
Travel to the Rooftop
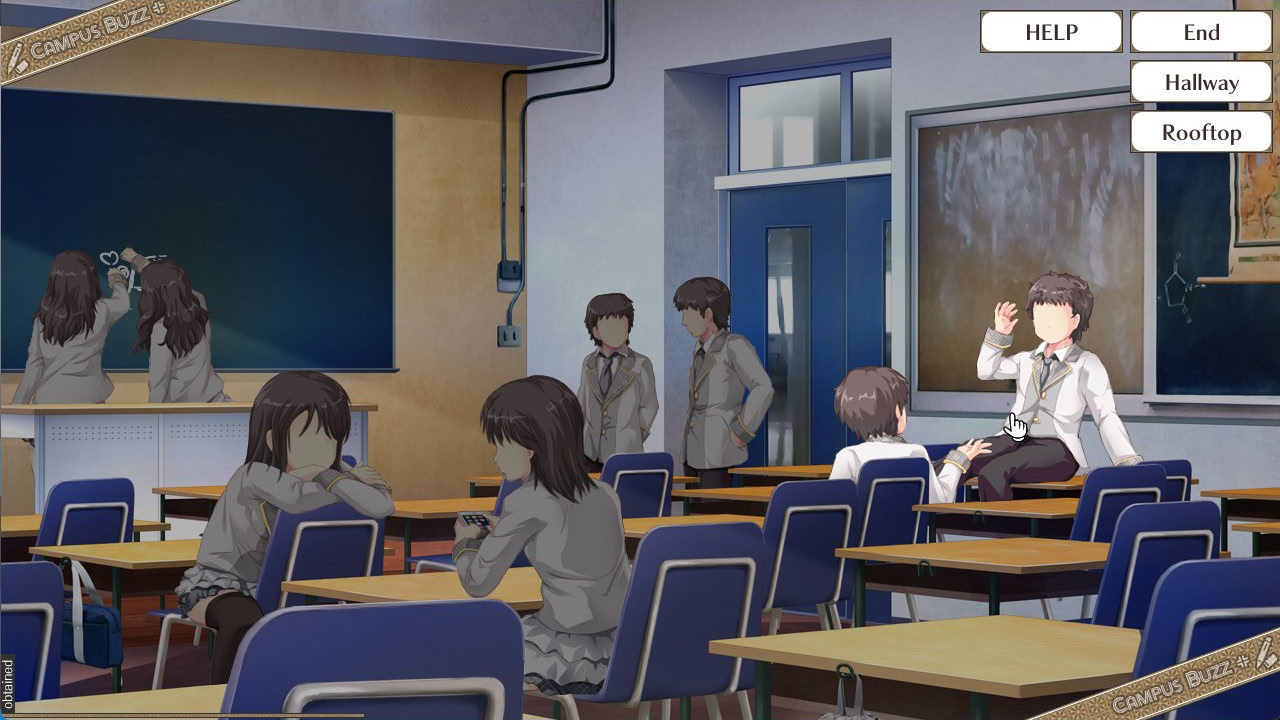[x=1200, y=132]
